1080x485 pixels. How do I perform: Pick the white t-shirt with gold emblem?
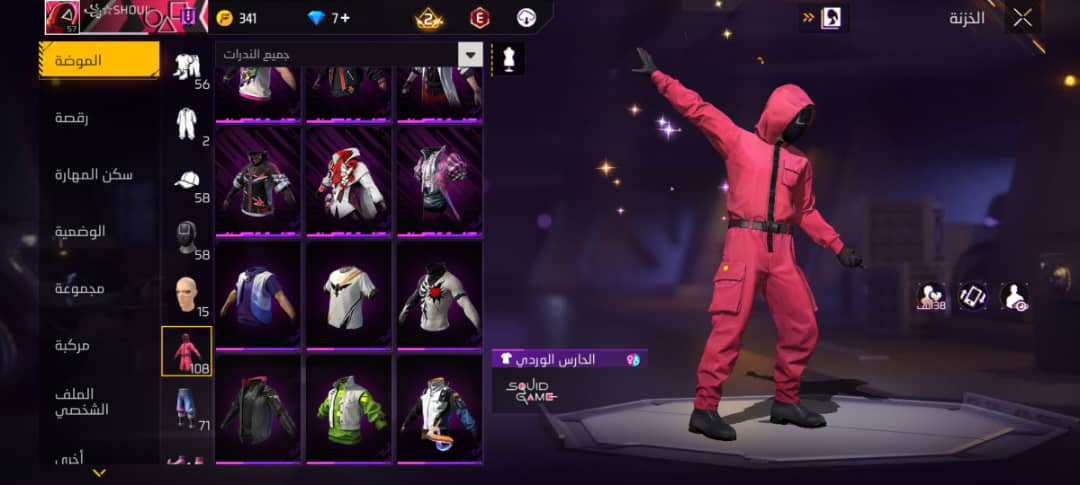coord(348,295)
